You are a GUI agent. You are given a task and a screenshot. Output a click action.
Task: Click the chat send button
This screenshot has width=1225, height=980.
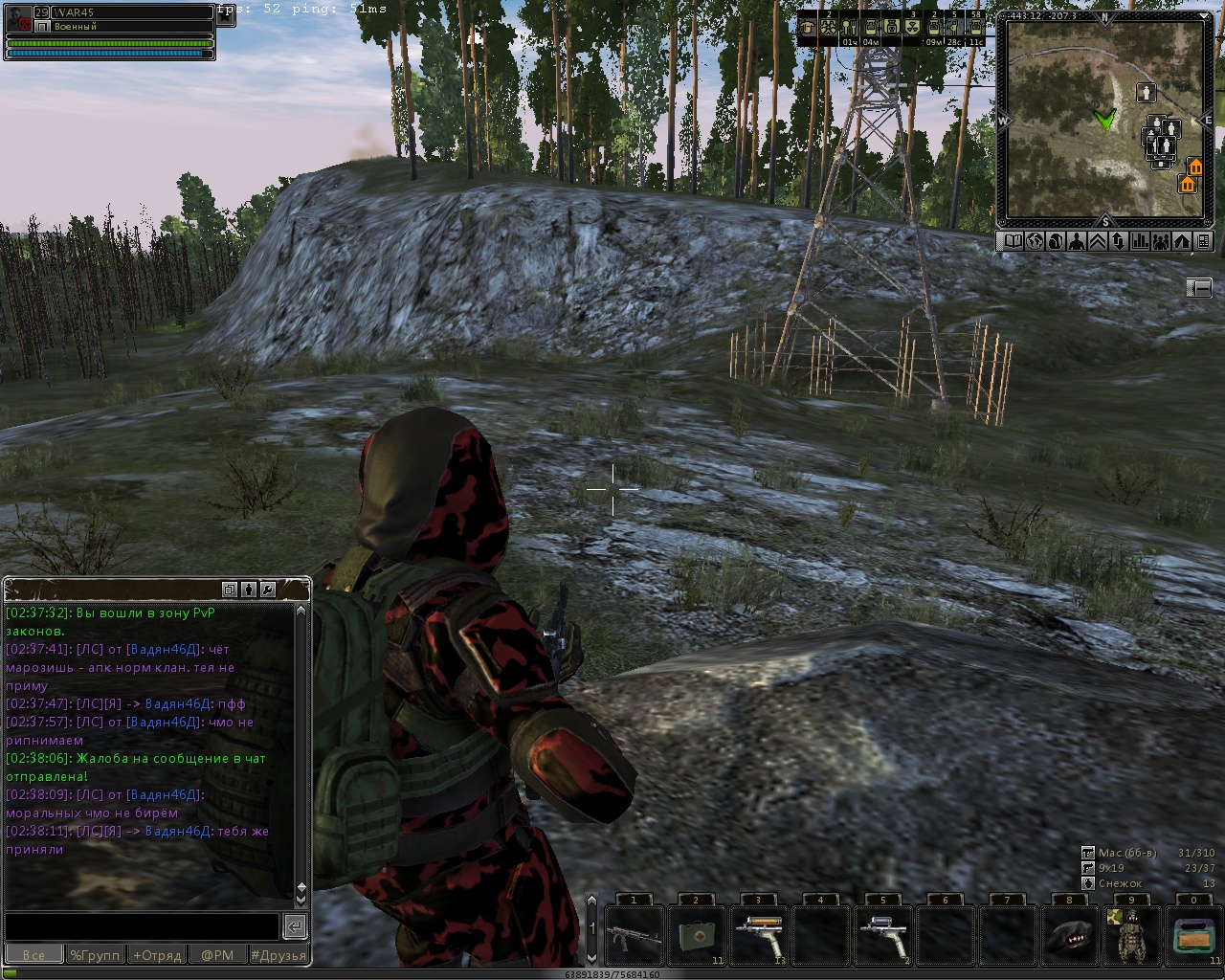point(295,925)
